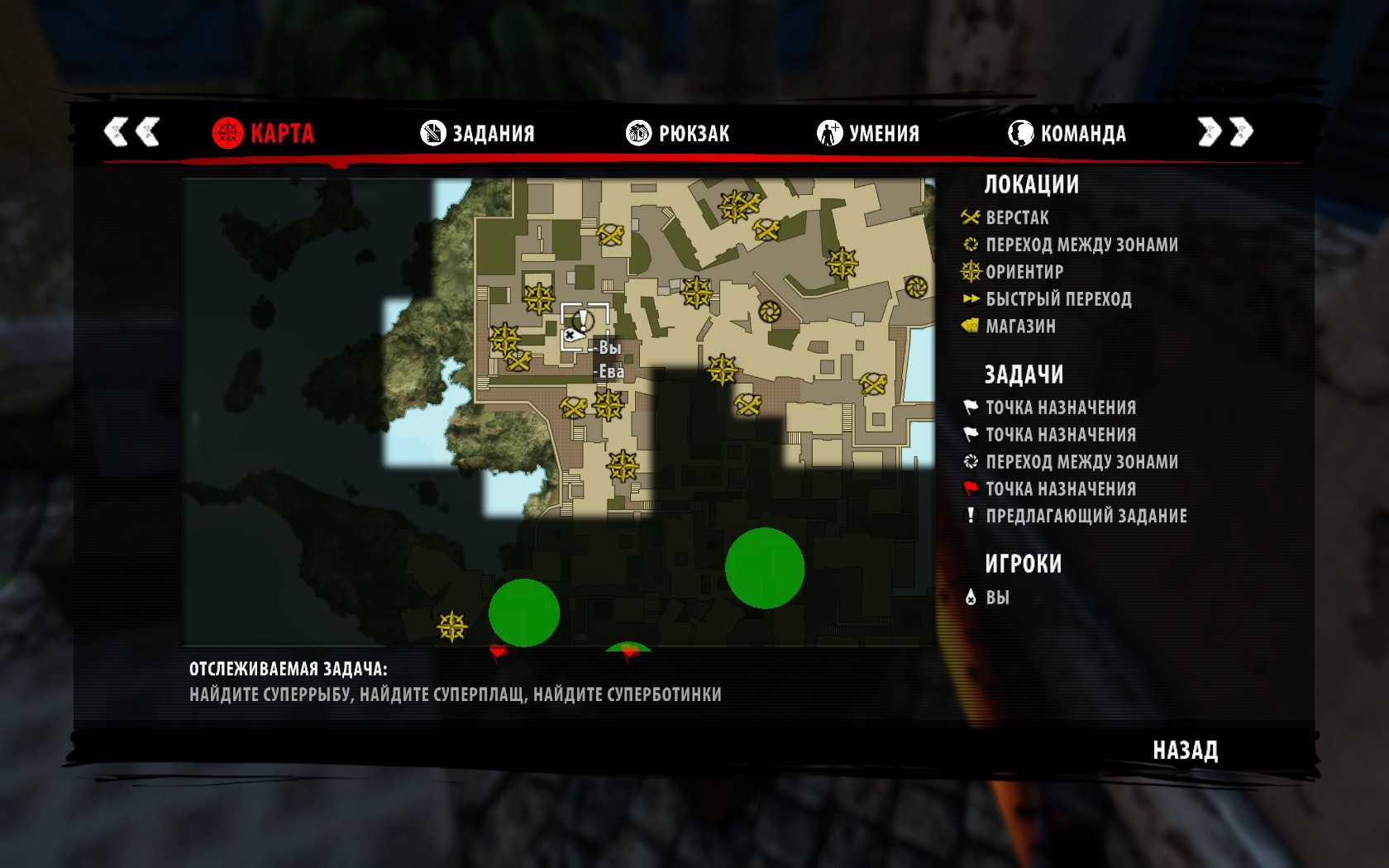
Task: Click the red-flag Точка назначения legend entry
Action: click(1060, 489)
